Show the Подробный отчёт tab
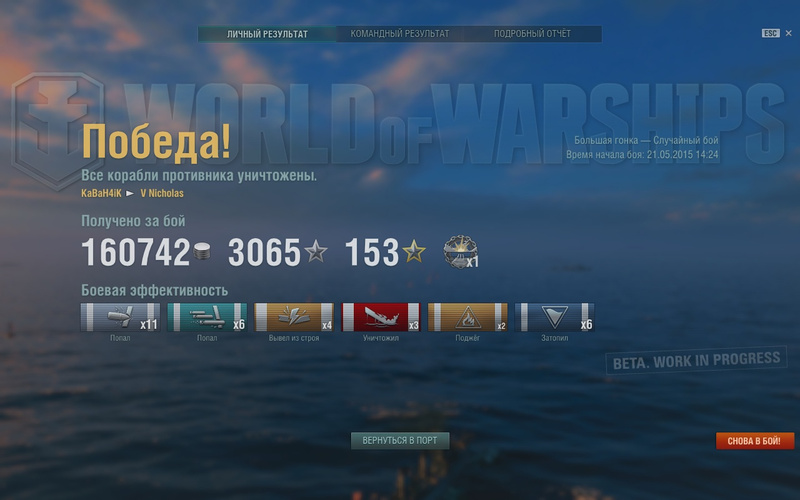Image resolution: width=800 pixels, height=500 pixels. 532,34
